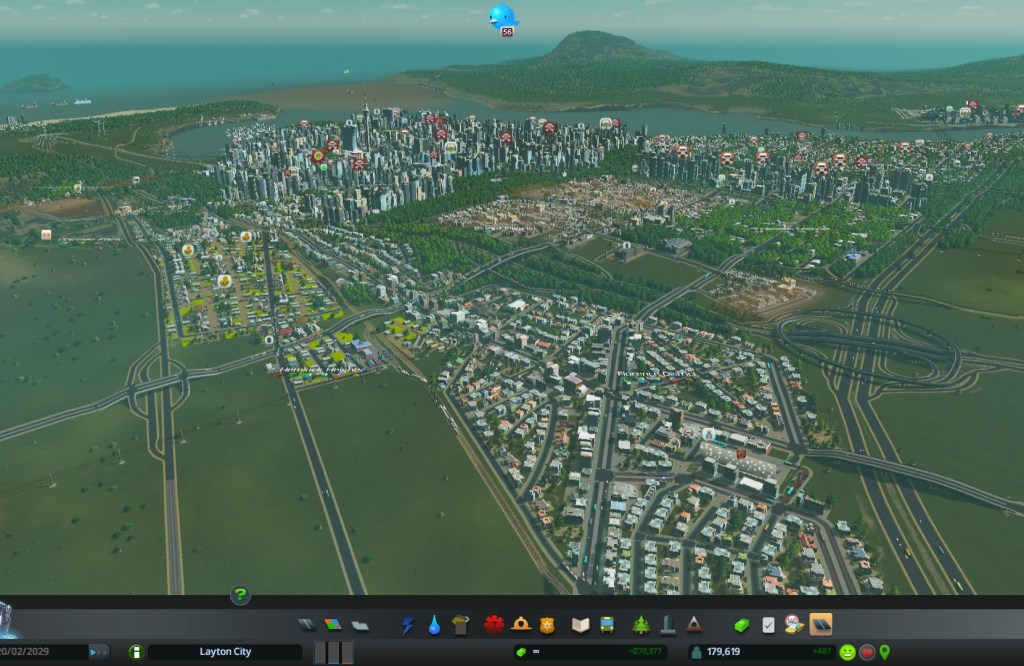The width and height of the screenshot is (1024, 666).
Task: Open the Unique Buildings menu
Action: (x=667, y=625)
